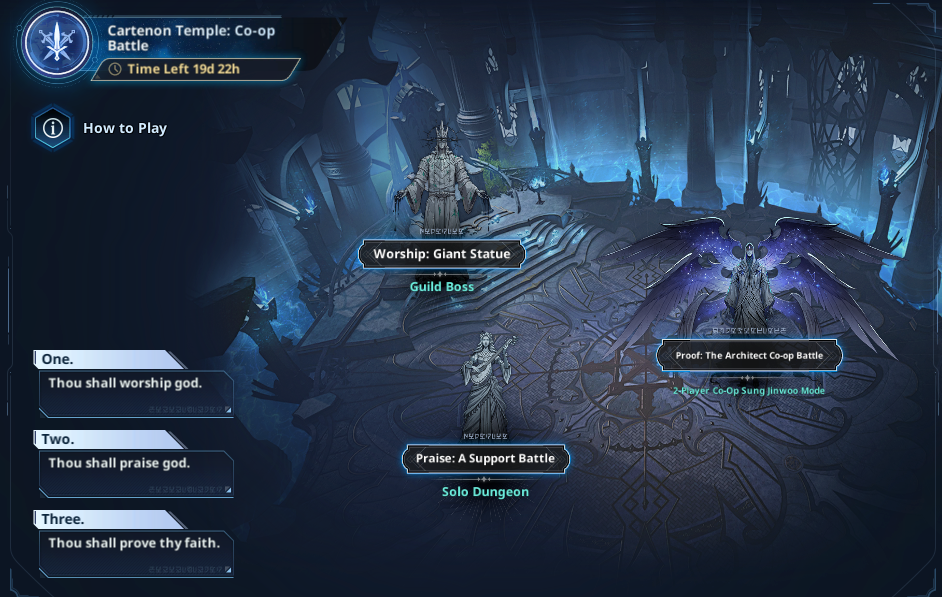Select Praise: A Support Battle dungeon
The width and height of the screenshot is (942, 597).
click(485, 459)
